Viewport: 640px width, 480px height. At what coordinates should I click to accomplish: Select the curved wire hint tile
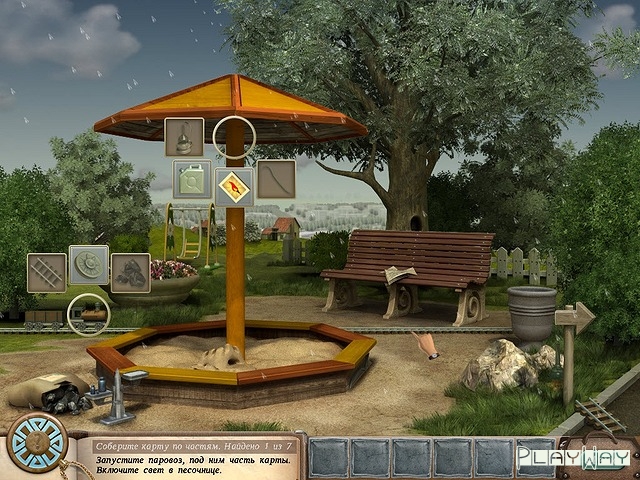[276, 179]
